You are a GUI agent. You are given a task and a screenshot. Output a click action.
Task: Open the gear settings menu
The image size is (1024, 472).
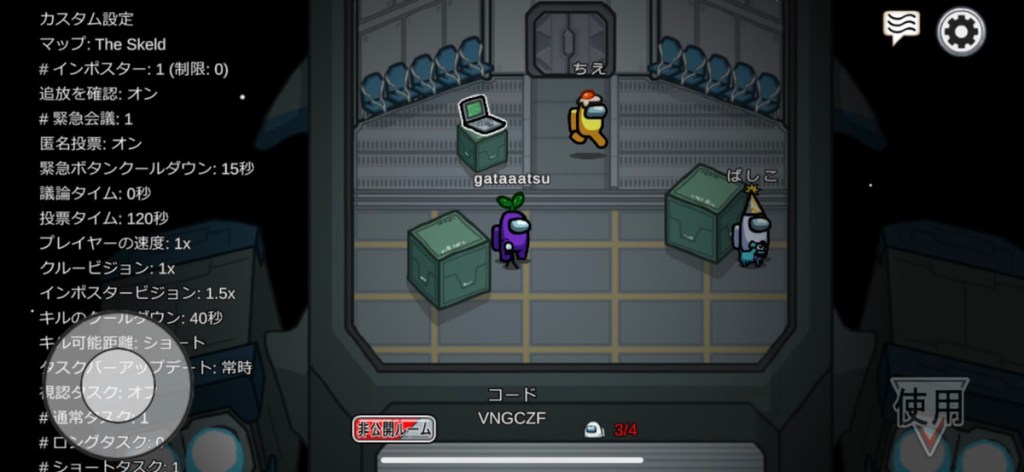(x=960, y=32)
